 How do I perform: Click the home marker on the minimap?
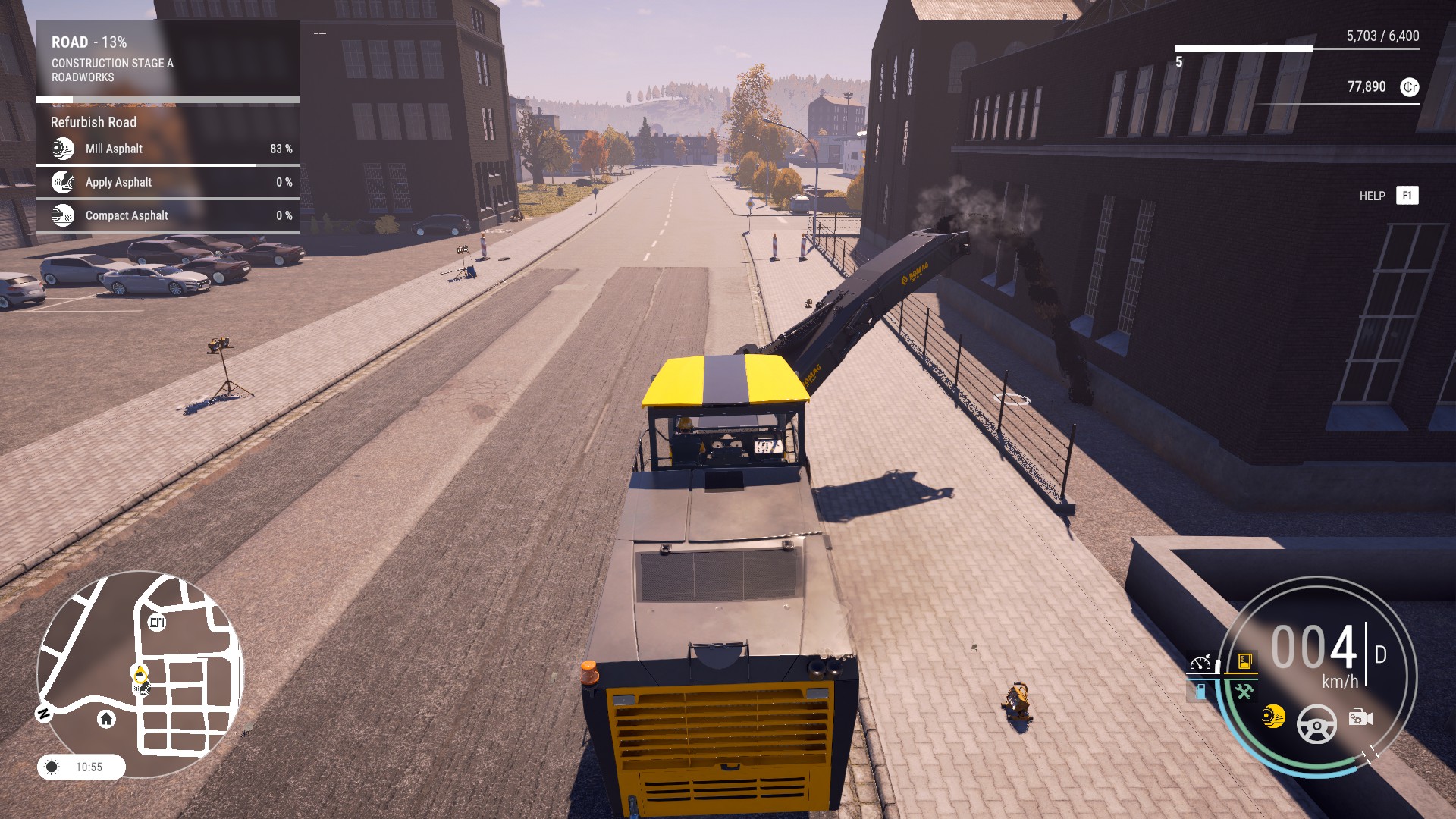coord(106,718)
